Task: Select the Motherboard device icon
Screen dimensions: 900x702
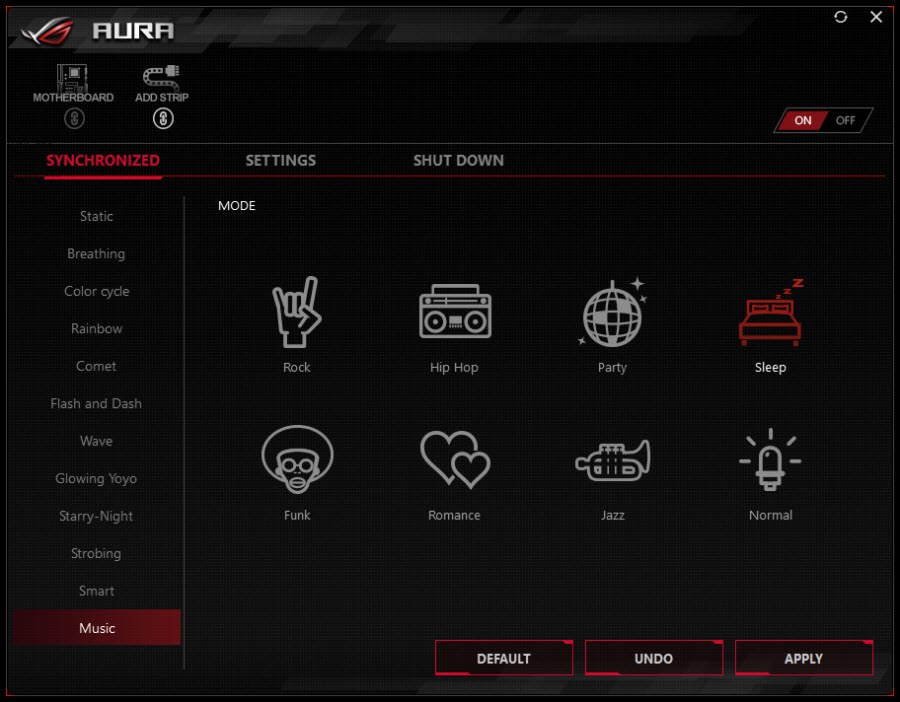Action: (73, 78)
